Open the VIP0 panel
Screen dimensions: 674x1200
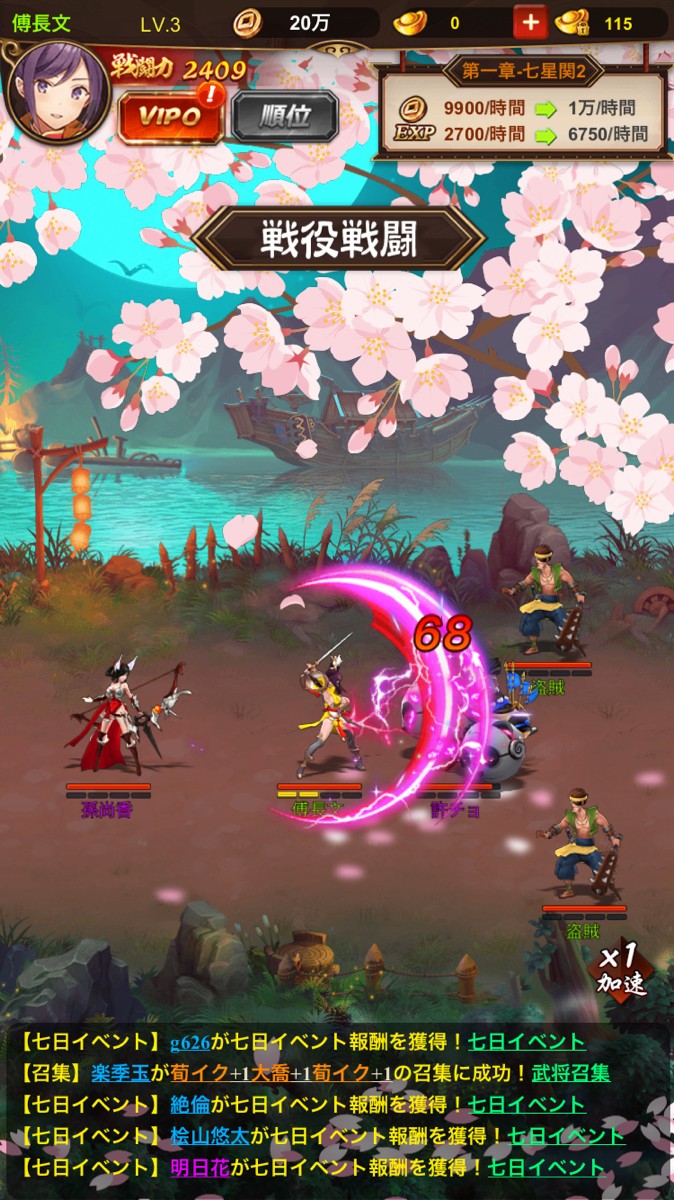(170, 116)
